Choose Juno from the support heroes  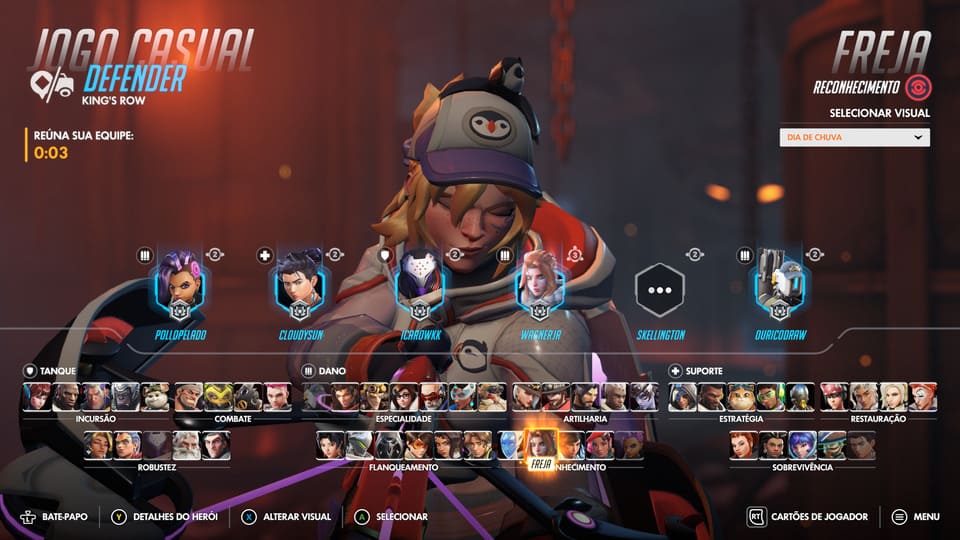point(801,445)
